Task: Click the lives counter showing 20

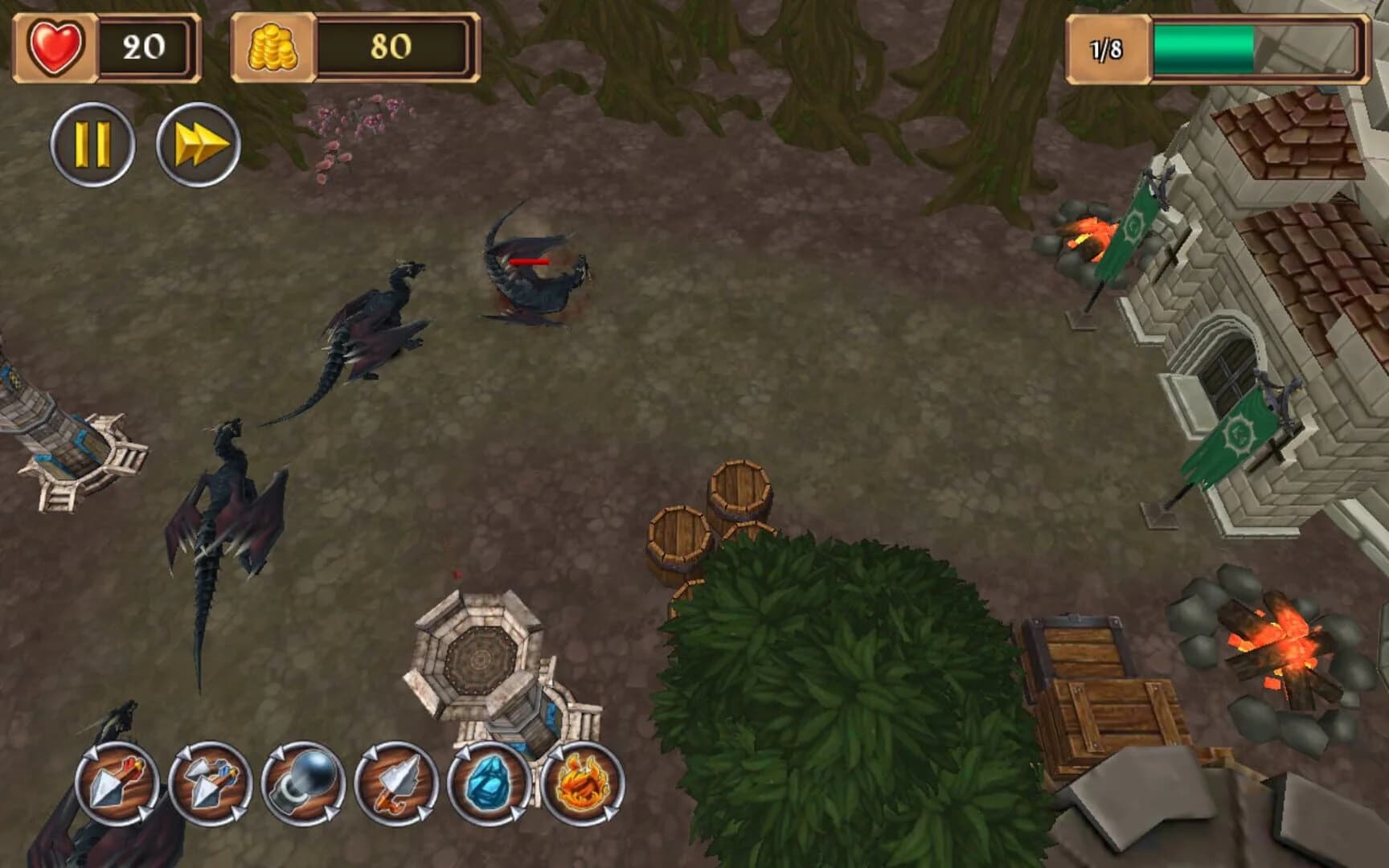Action: coord(142,47)
